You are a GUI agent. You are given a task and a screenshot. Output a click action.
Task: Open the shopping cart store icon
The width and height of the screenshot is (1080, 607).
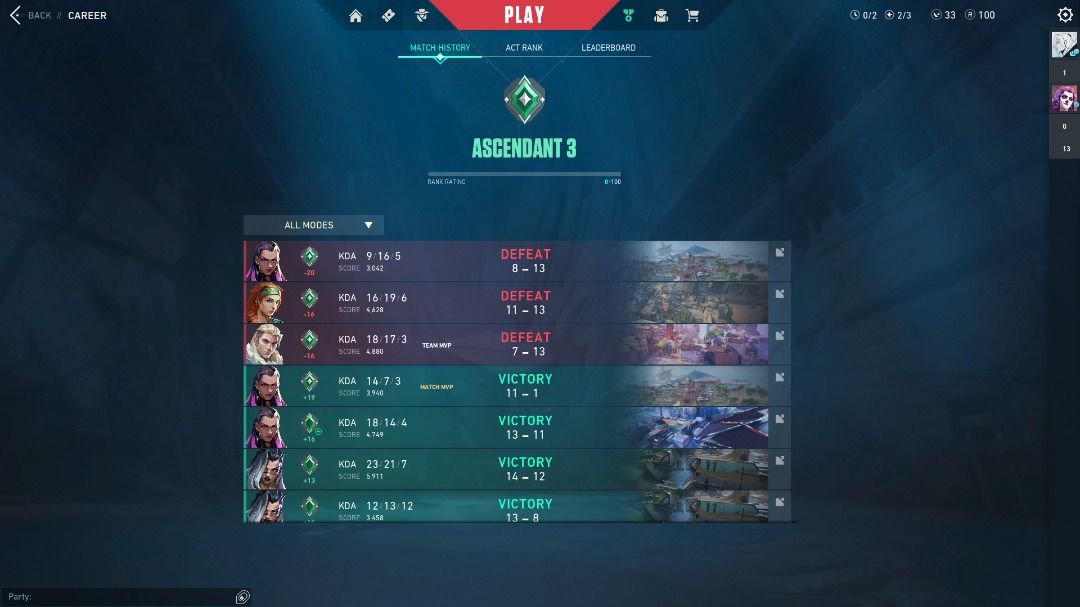pos(691,16)
